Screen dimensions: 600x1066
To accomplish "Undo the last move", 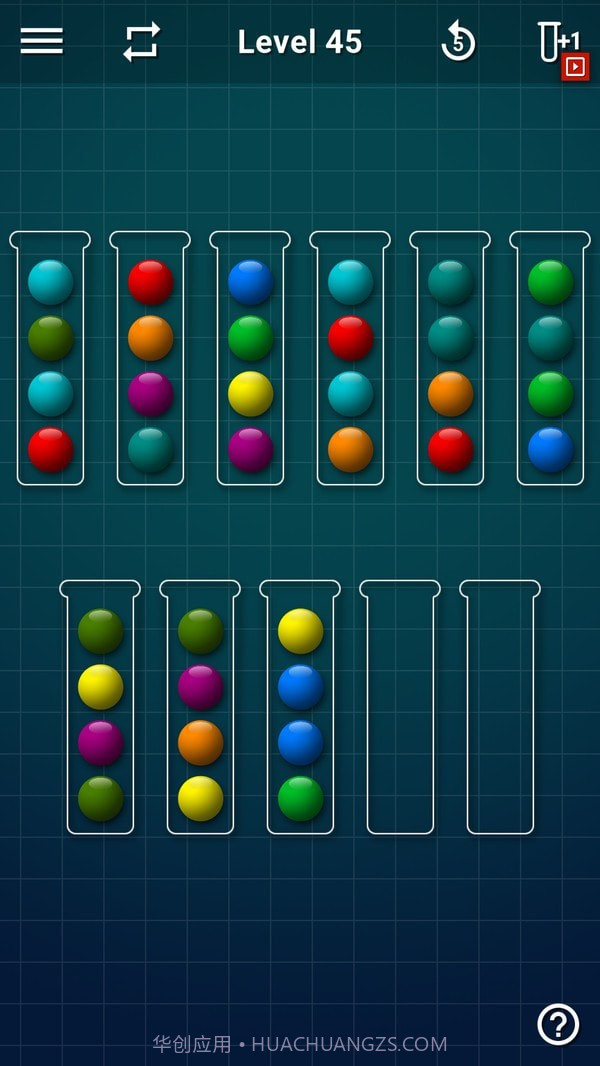I will click(458, 42).
